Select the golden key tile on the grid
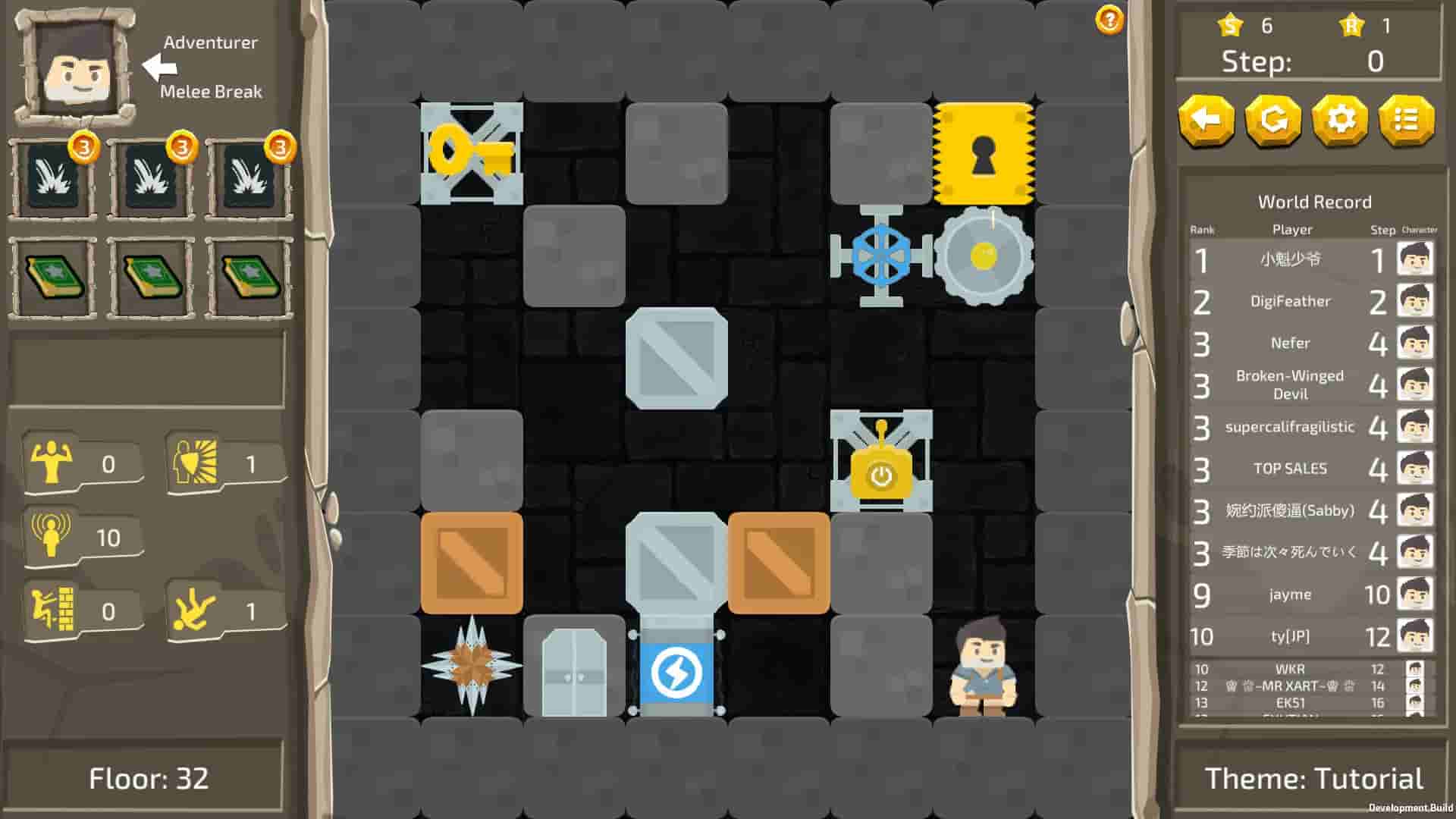Image resolution: width=1456 pixels, height=819 pixels. click(472, 152)
